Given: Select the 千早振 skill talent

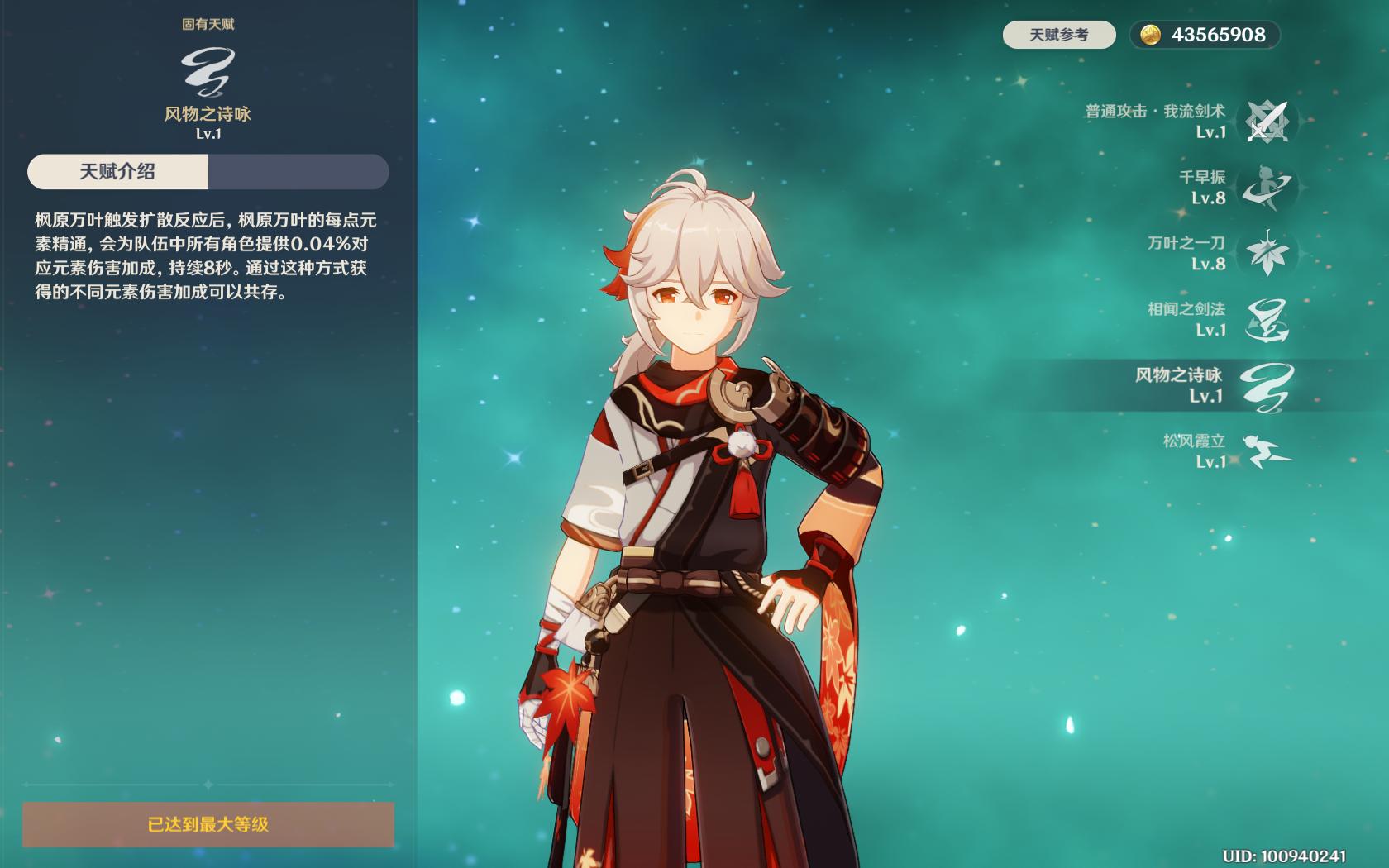Looking at the screenshot, I should [x=1266, y=188].
